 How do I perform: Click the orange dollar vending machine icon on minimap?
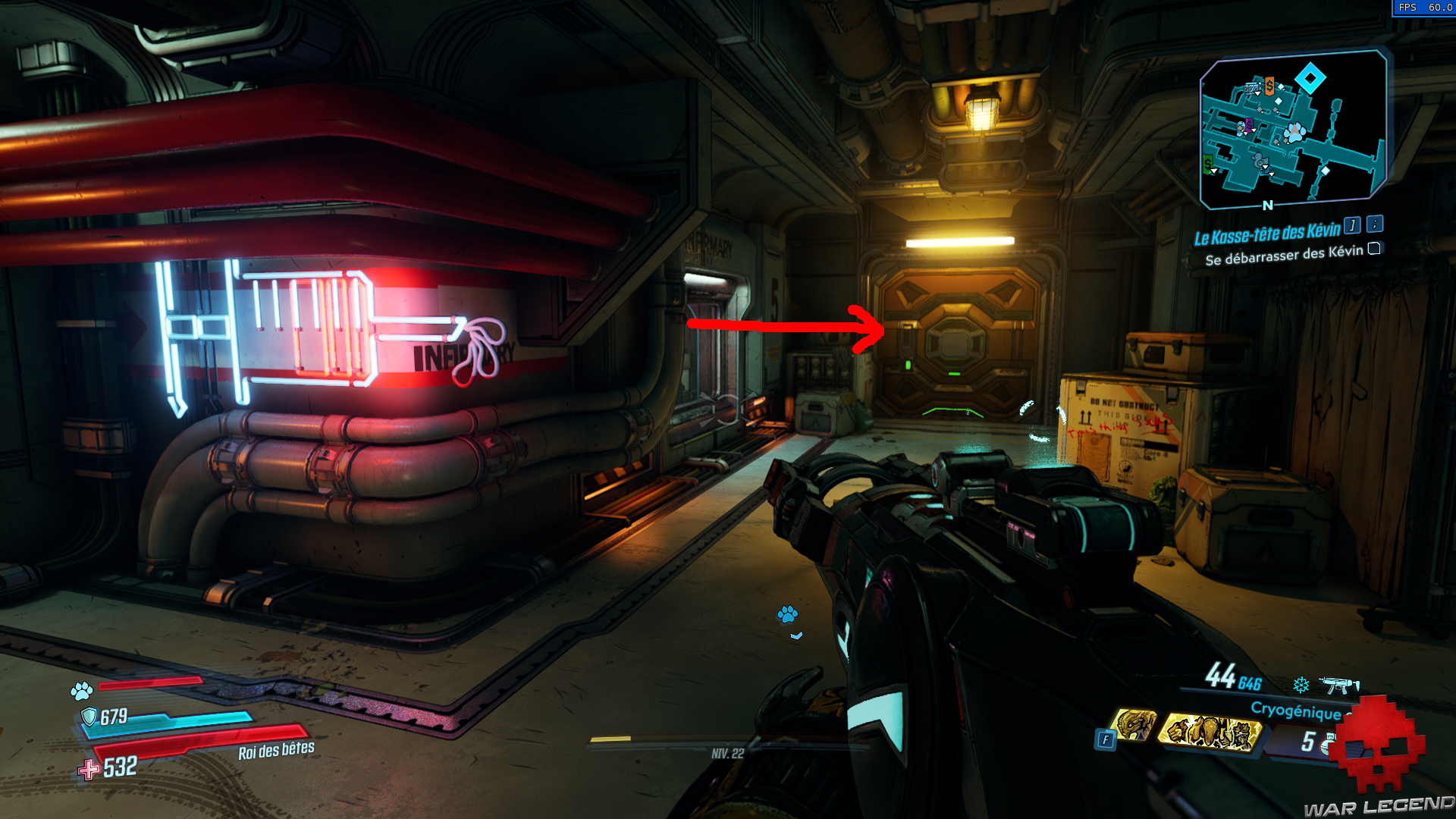tap(1269, 86)
